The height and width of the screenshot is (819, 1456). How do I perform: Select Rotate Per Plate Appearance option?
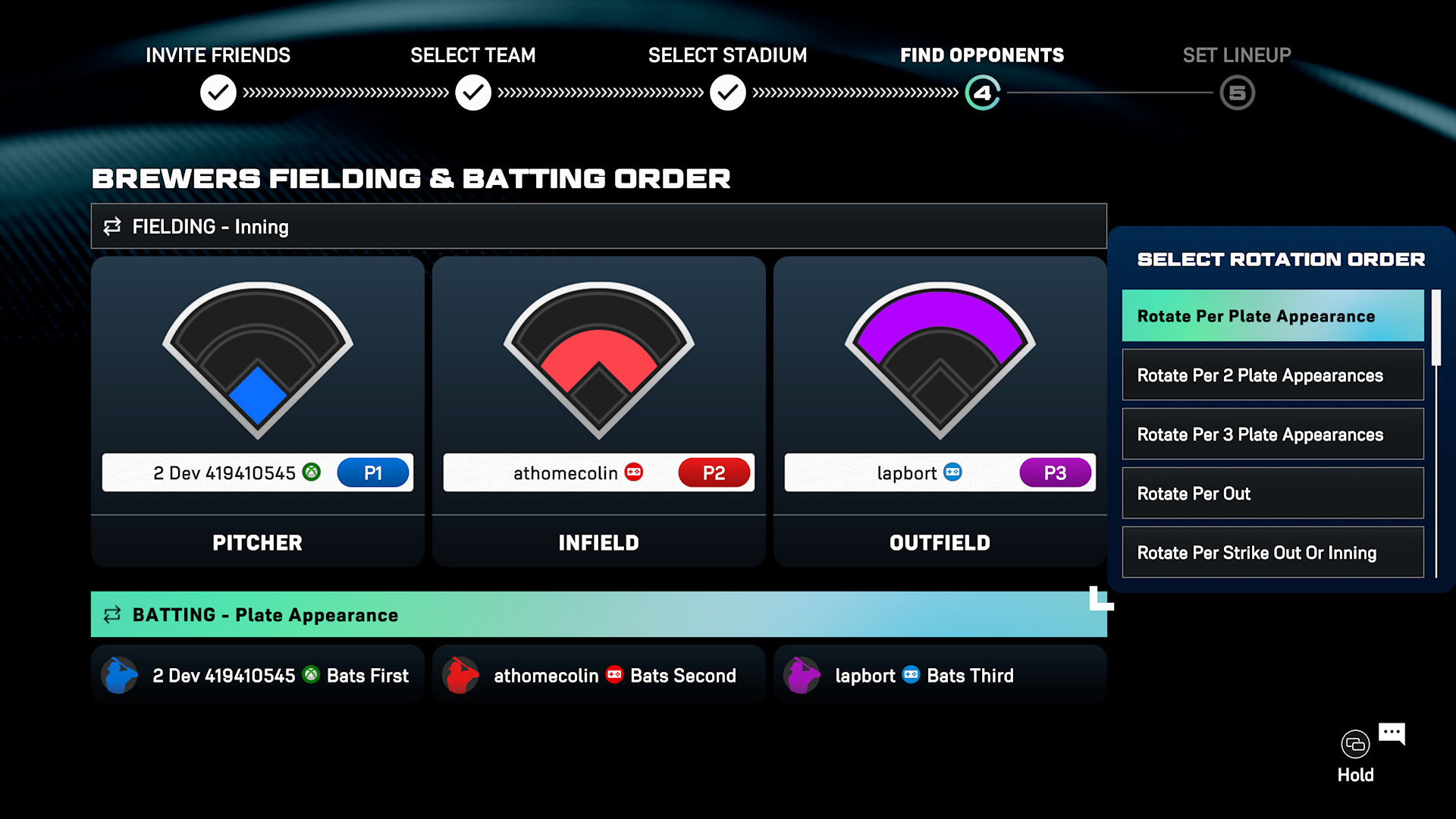point(1272,316)
